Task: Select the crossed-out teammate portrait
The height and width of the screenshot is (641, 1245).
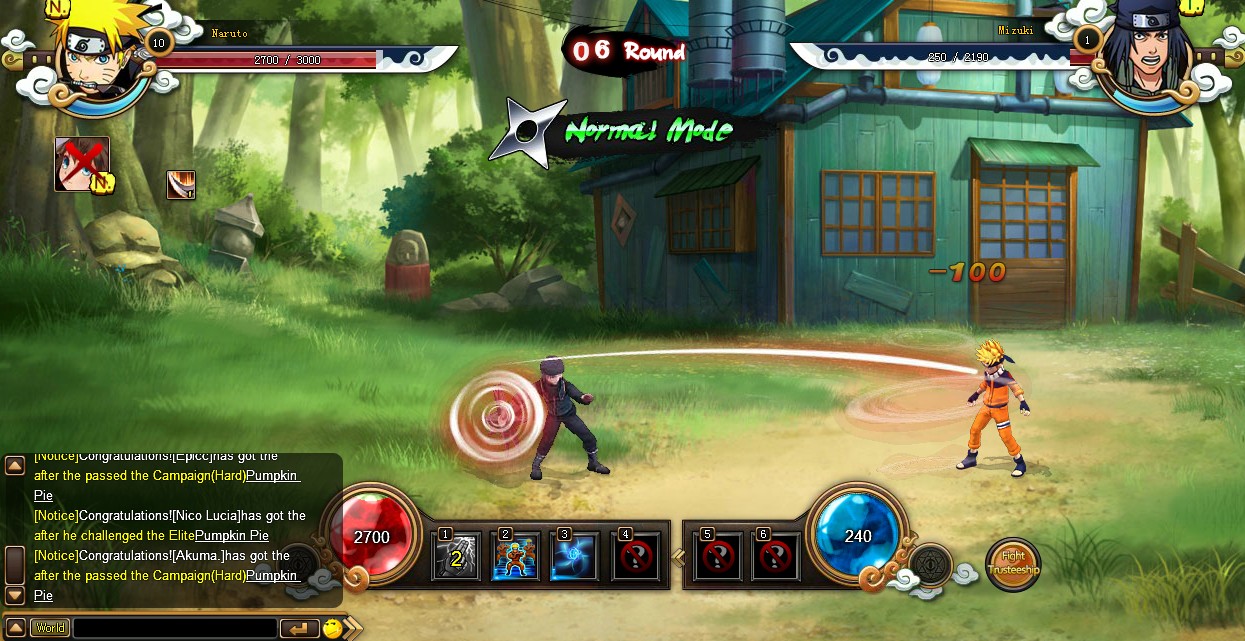Action: [x=81, y=163]
